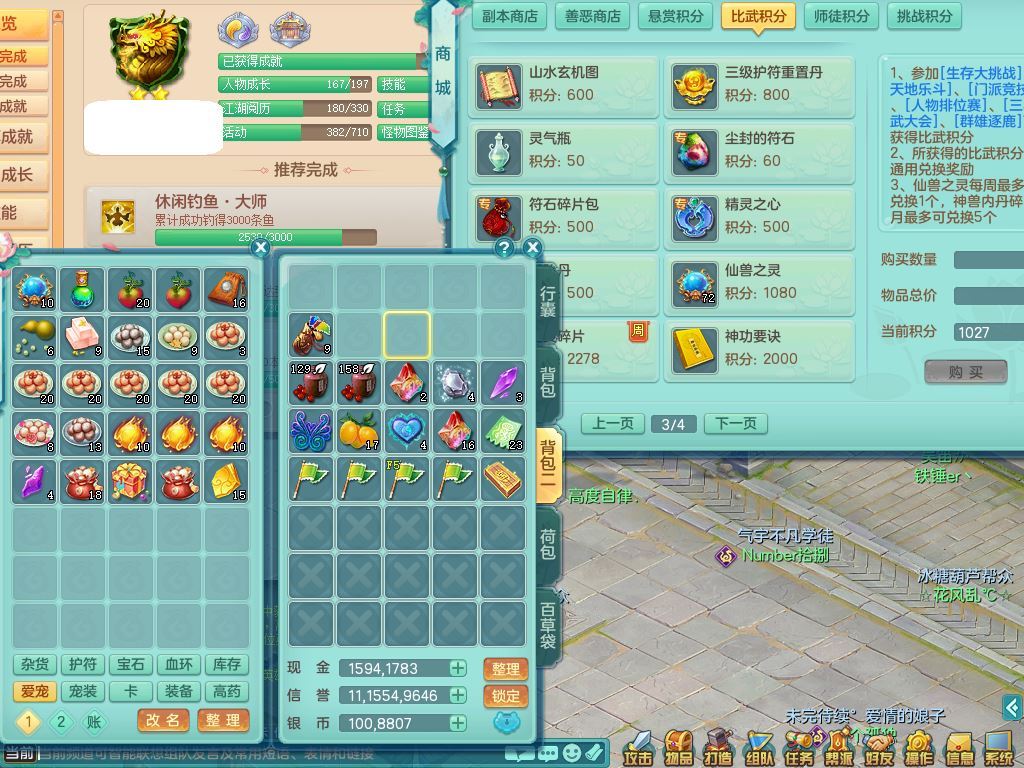This screenshot has height=768, width=1024.
Task: Click the 购买 purchase button
Action: 965,371
